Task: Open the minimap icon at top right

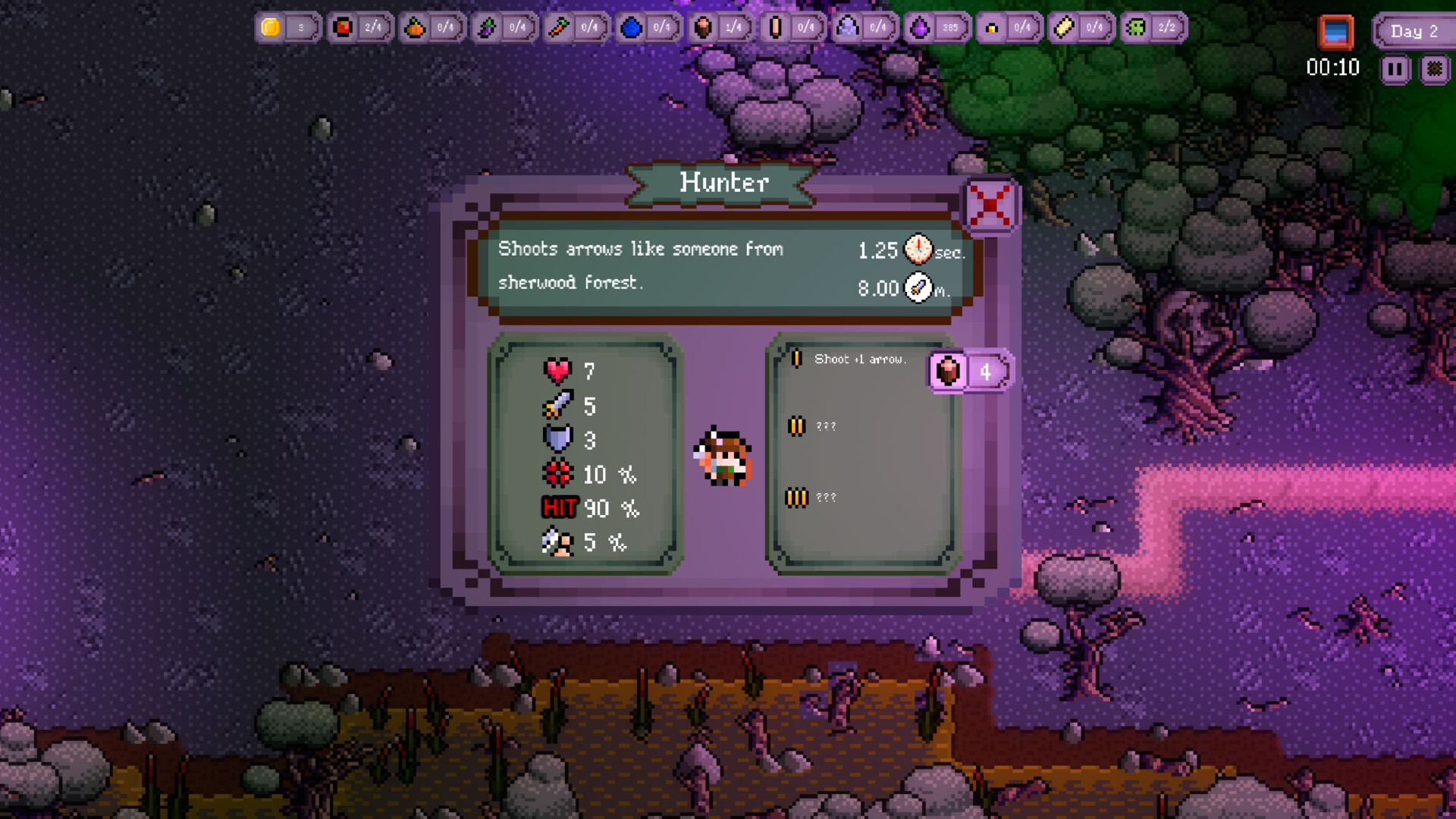Action: (1335, 32)
